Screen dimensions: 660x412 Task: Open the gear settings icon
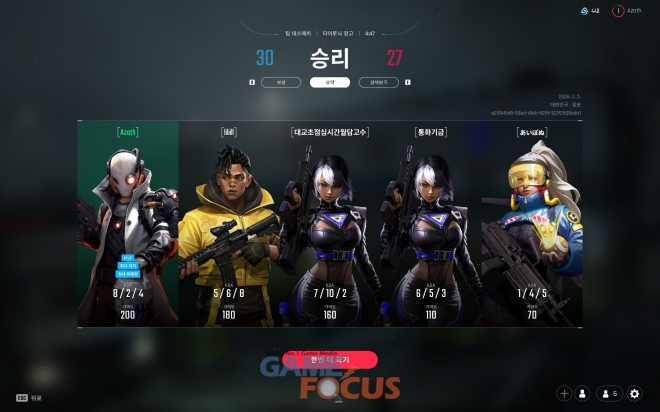coord(635,394)
